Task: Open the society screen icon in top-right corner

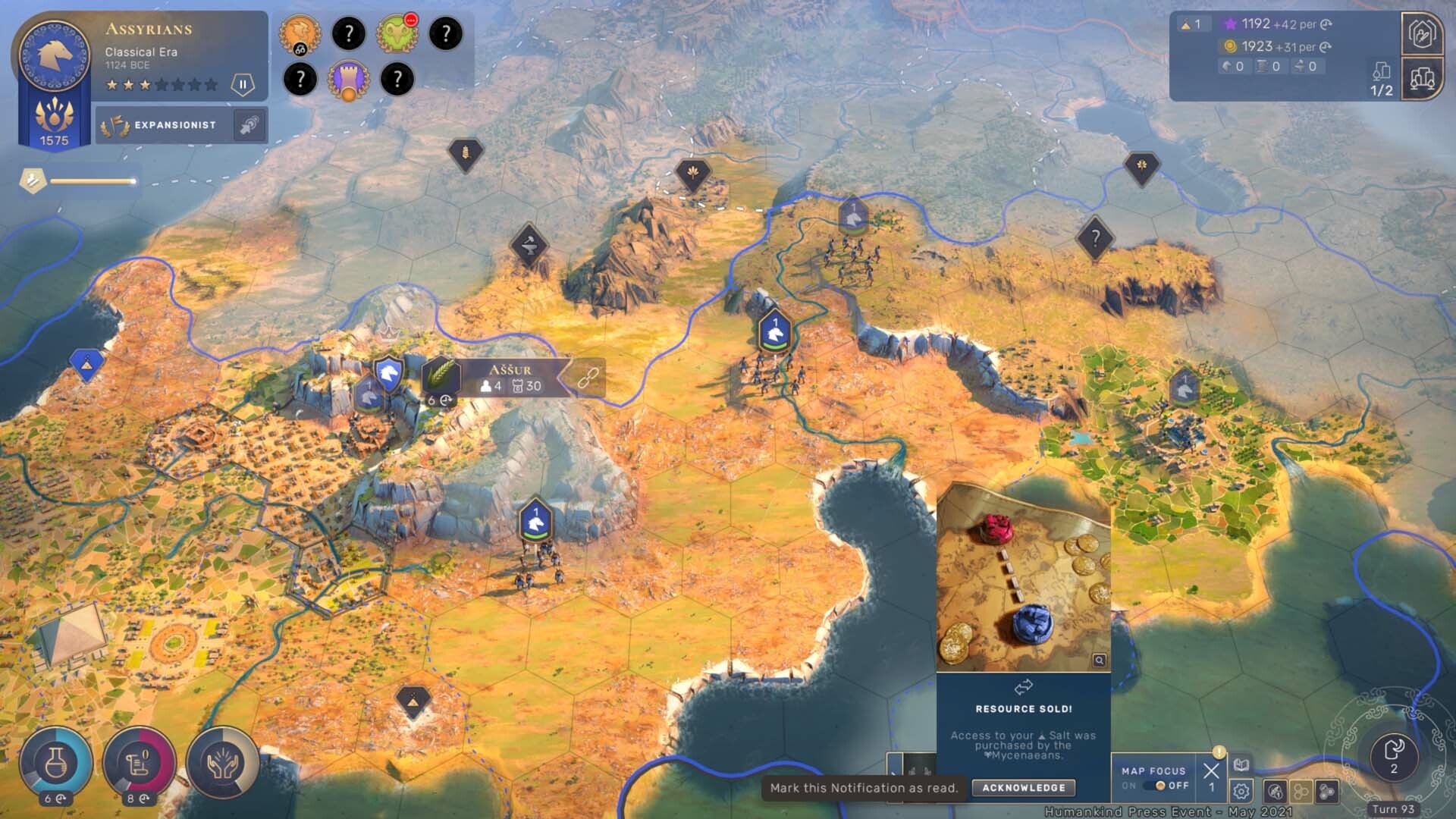Action: click(1424, 33)
